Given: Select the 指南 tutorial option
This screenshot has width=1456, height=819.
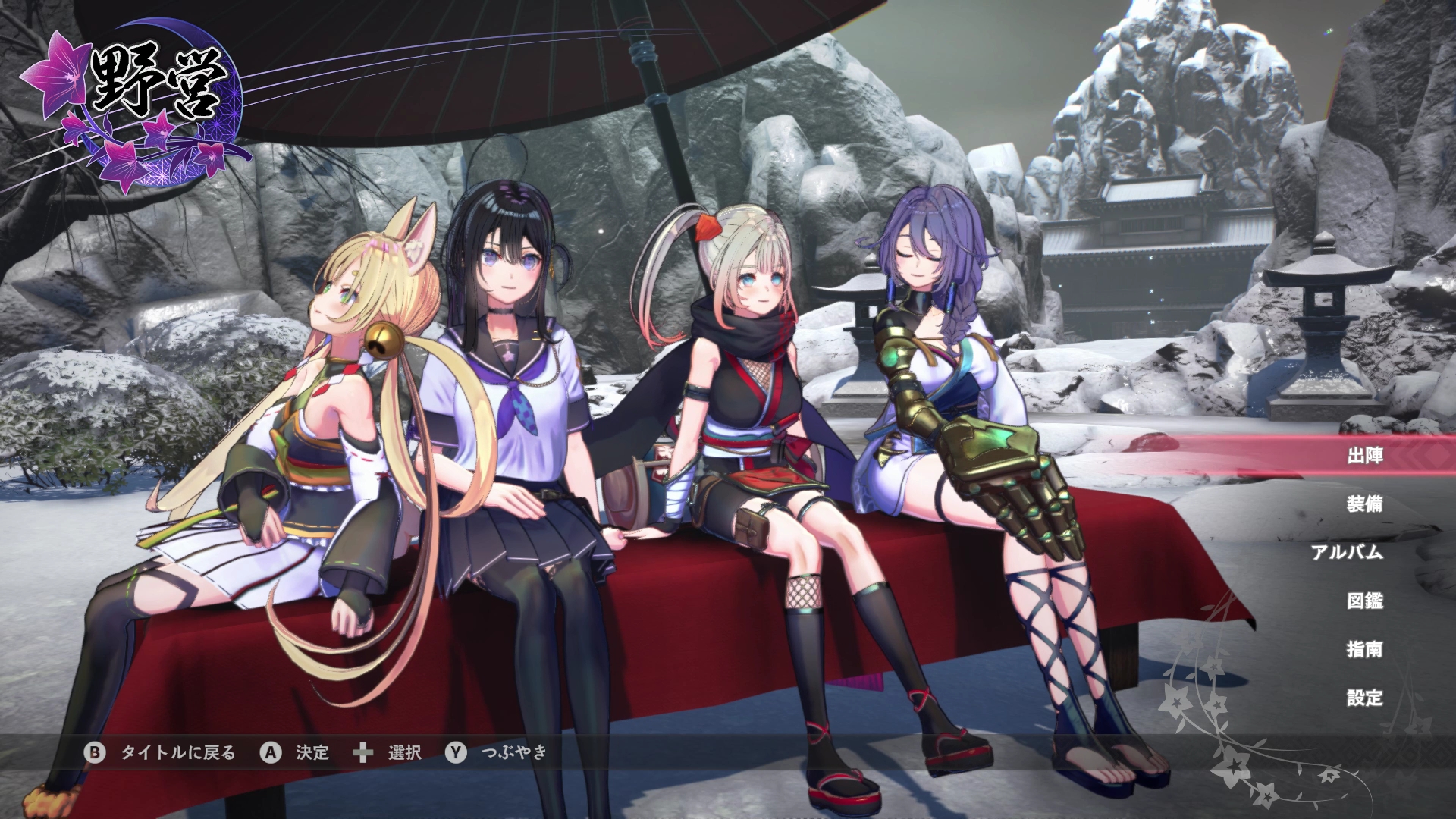Looking at the screenshot, I should tap(1364, 649).
